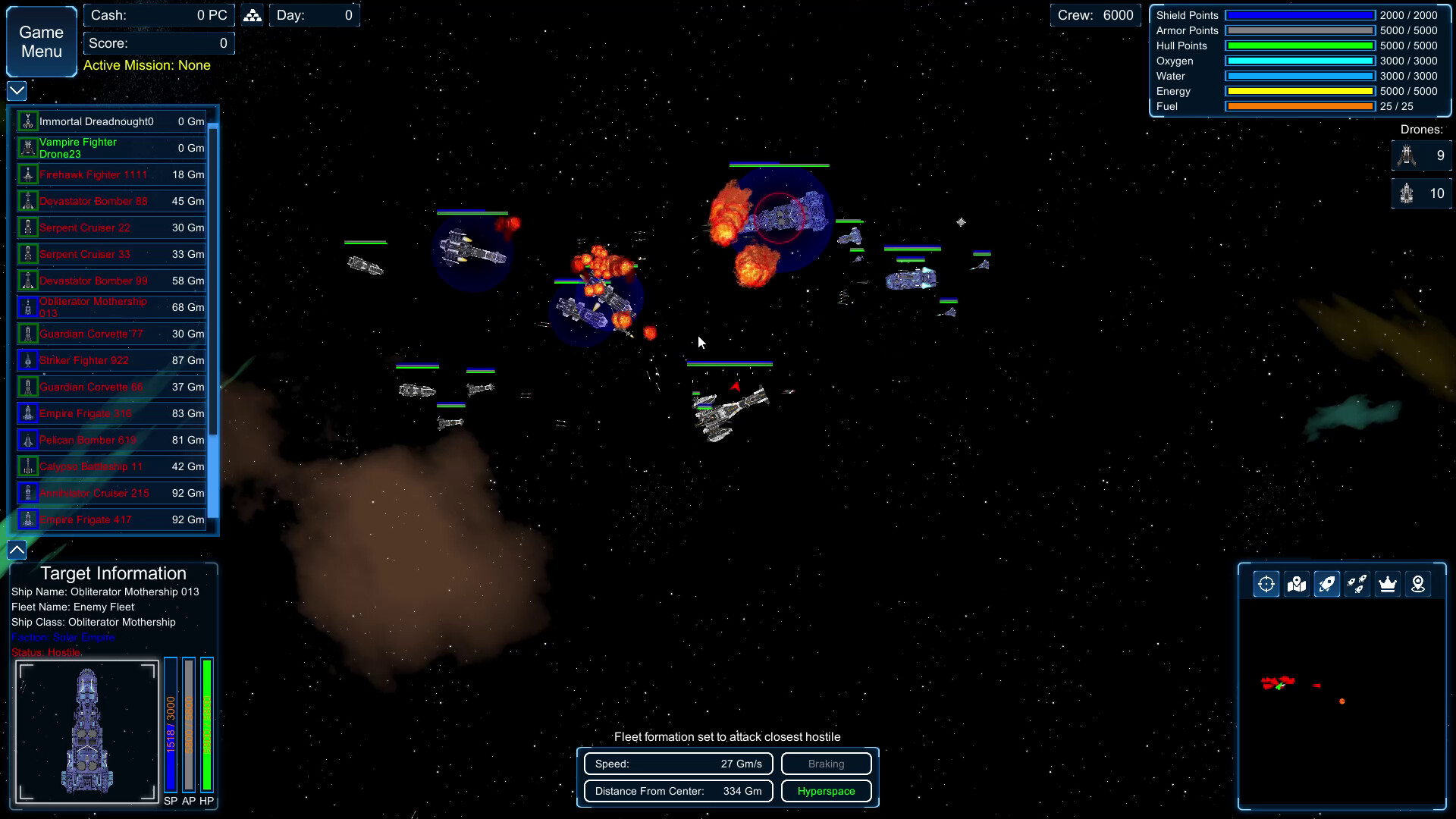
Task: Collapse the top HUD with the down chevron
Action: coord(15,90)
